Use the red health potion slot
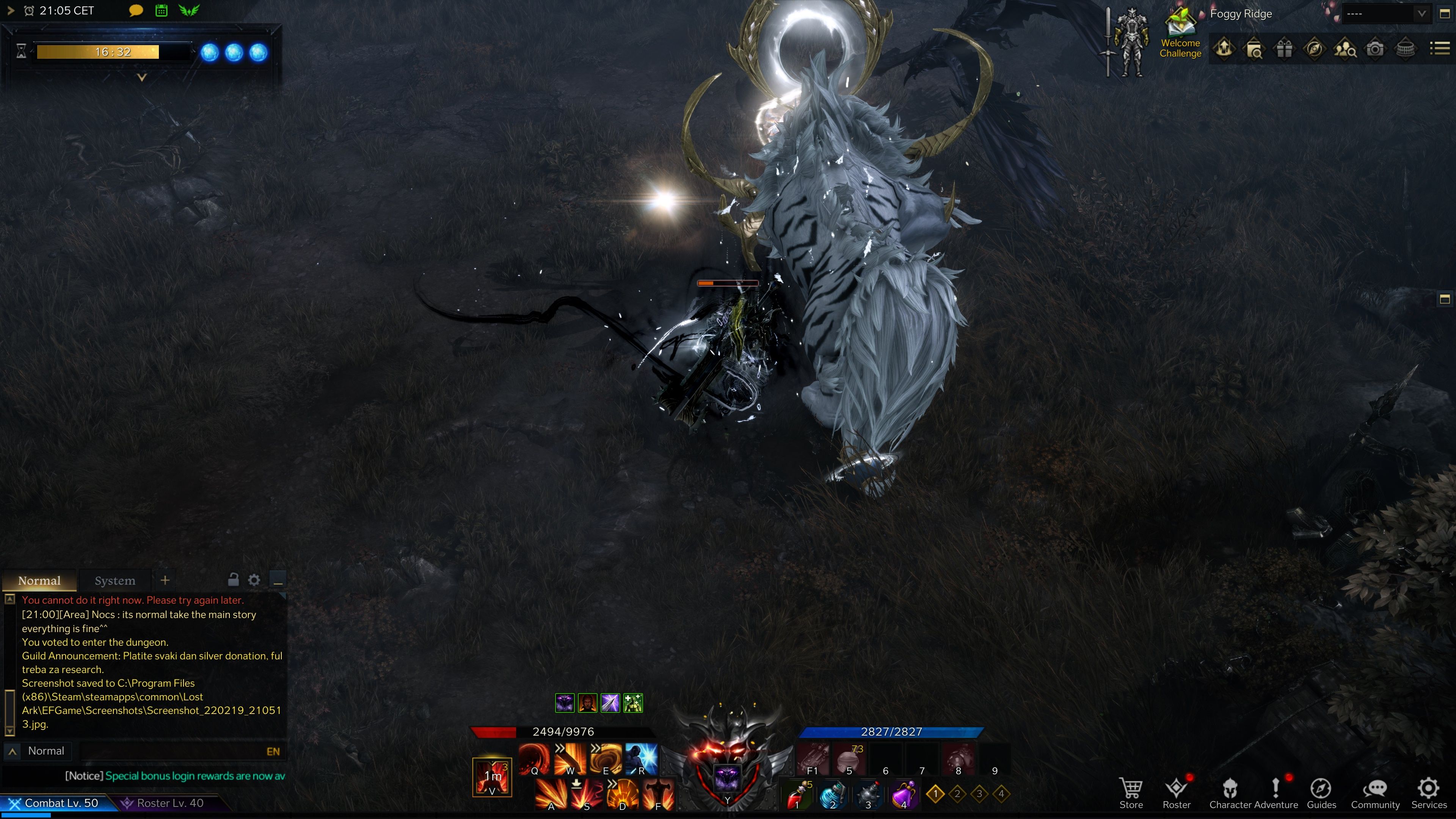This screenshot has height=819, width=1456. coord(797,794)
